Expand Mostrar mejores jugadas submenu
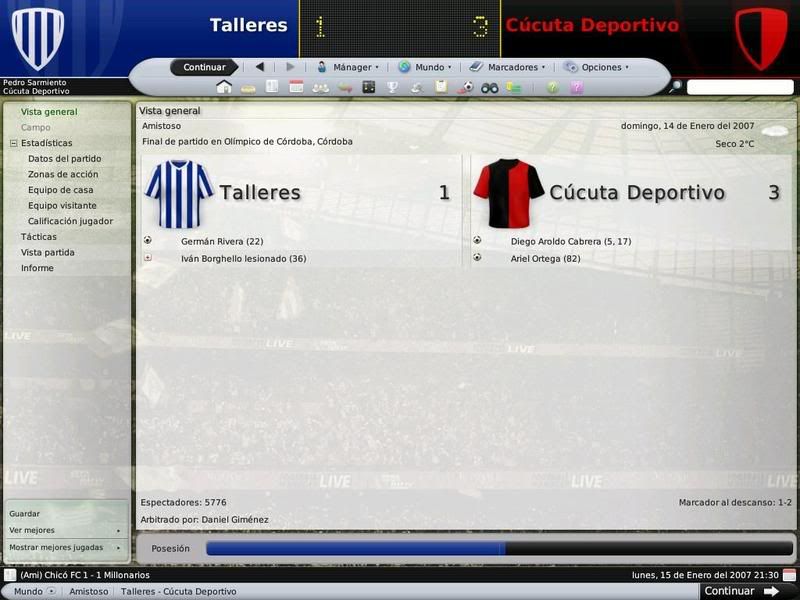The image size is (800, 600). [64, 547]
